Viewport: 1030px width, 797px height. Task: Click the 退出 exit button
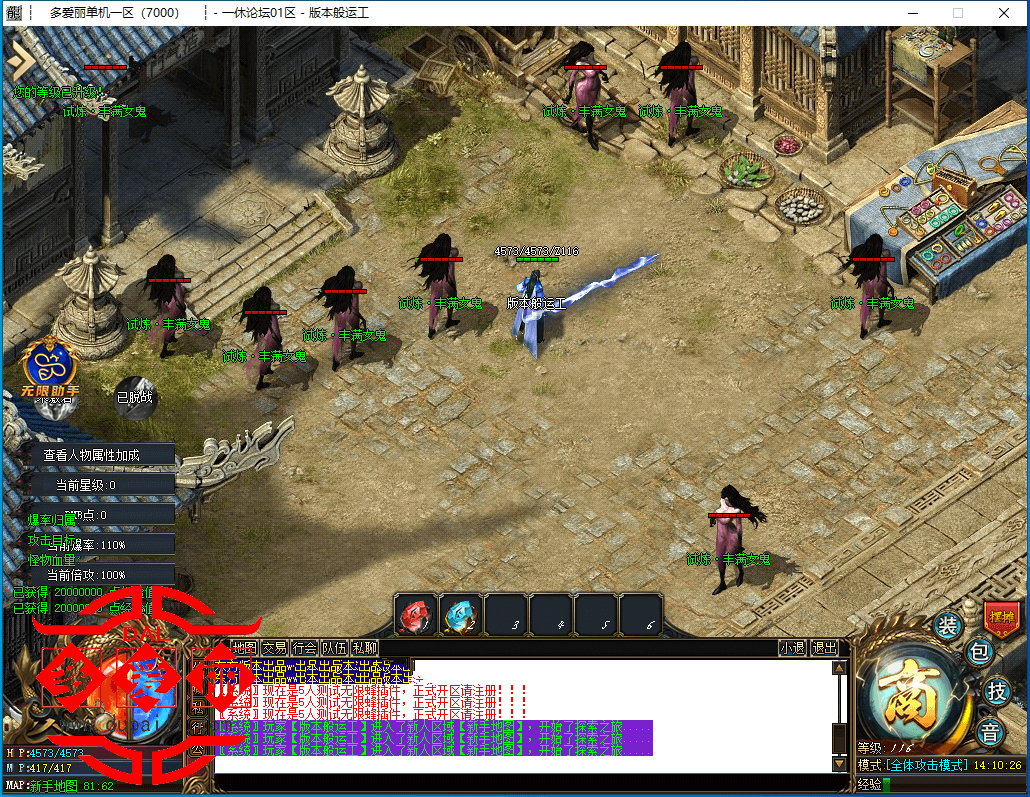coord(824,648)
